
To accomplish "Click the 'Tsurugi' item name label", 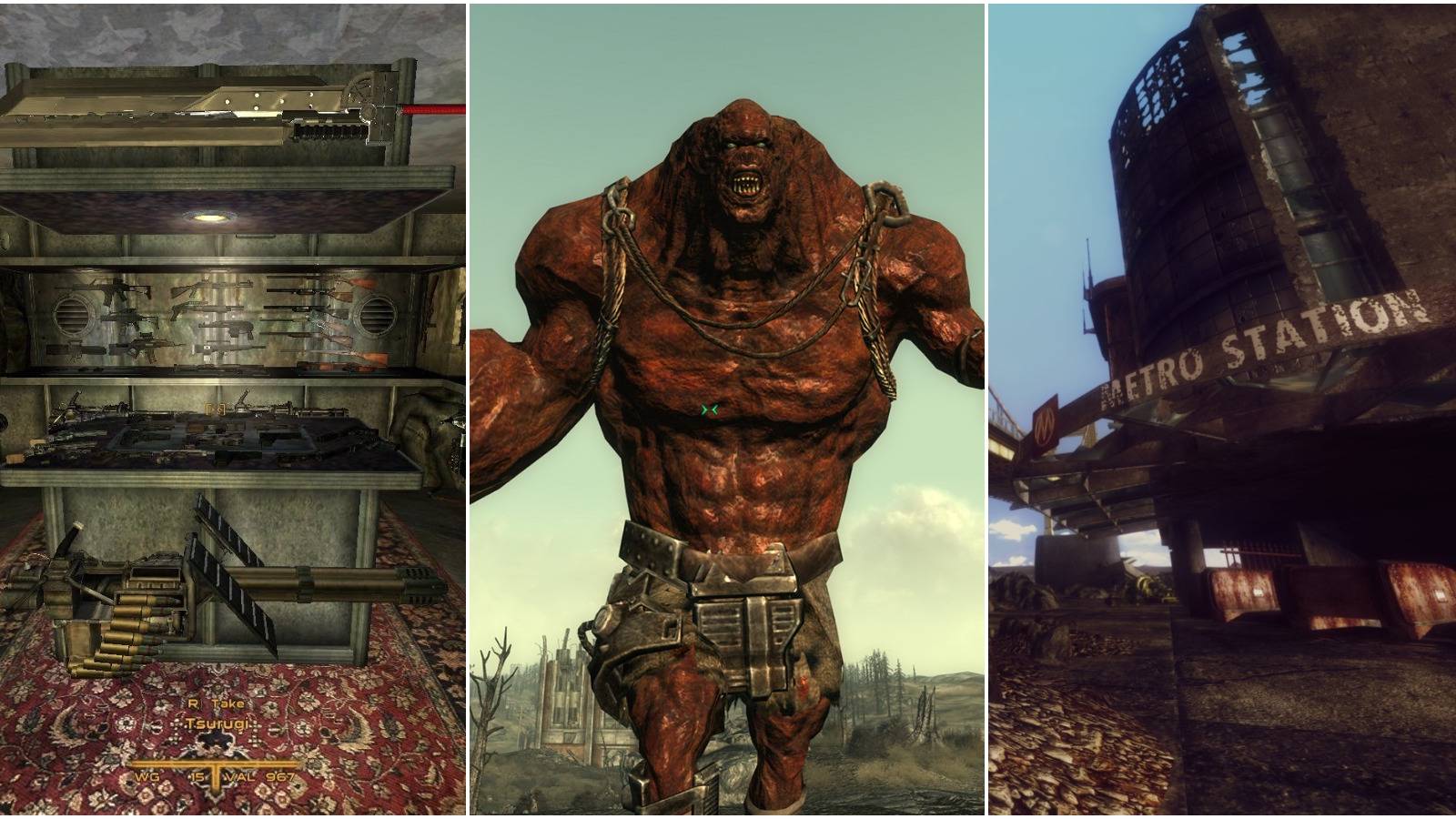I will [217, 723].
